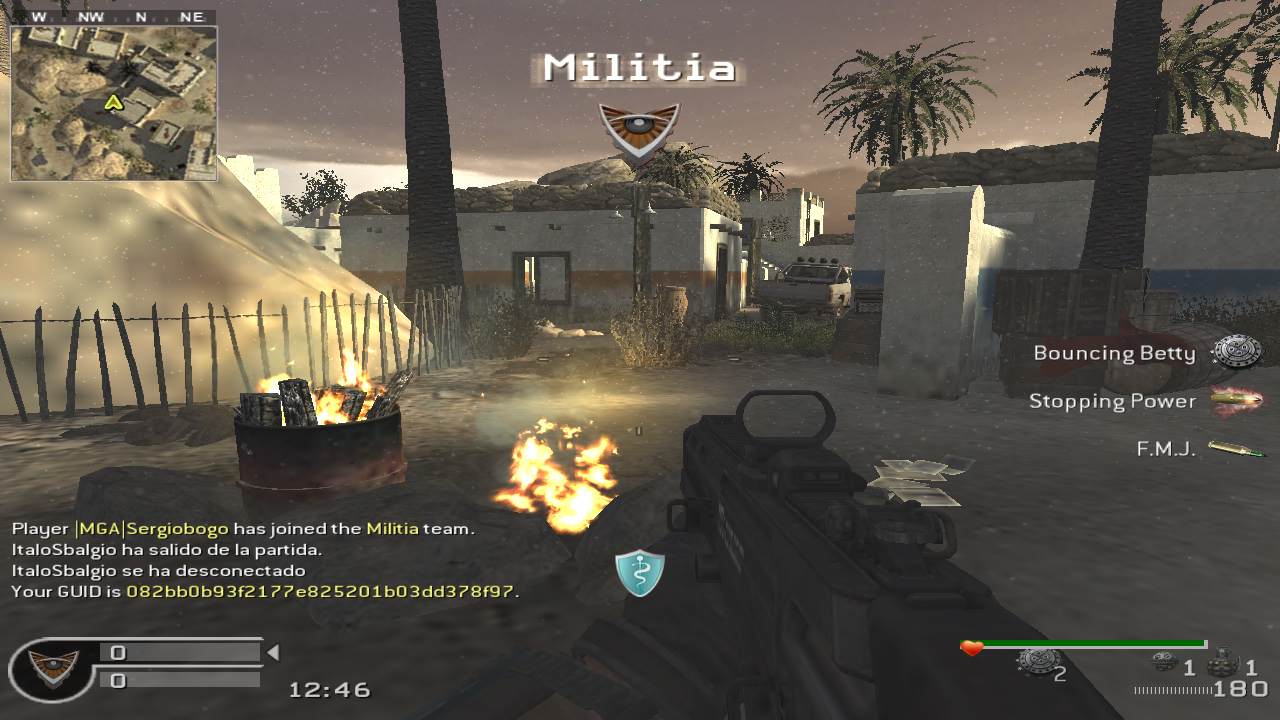Select the Bouncing Betty perk icon

[1237, 352]
